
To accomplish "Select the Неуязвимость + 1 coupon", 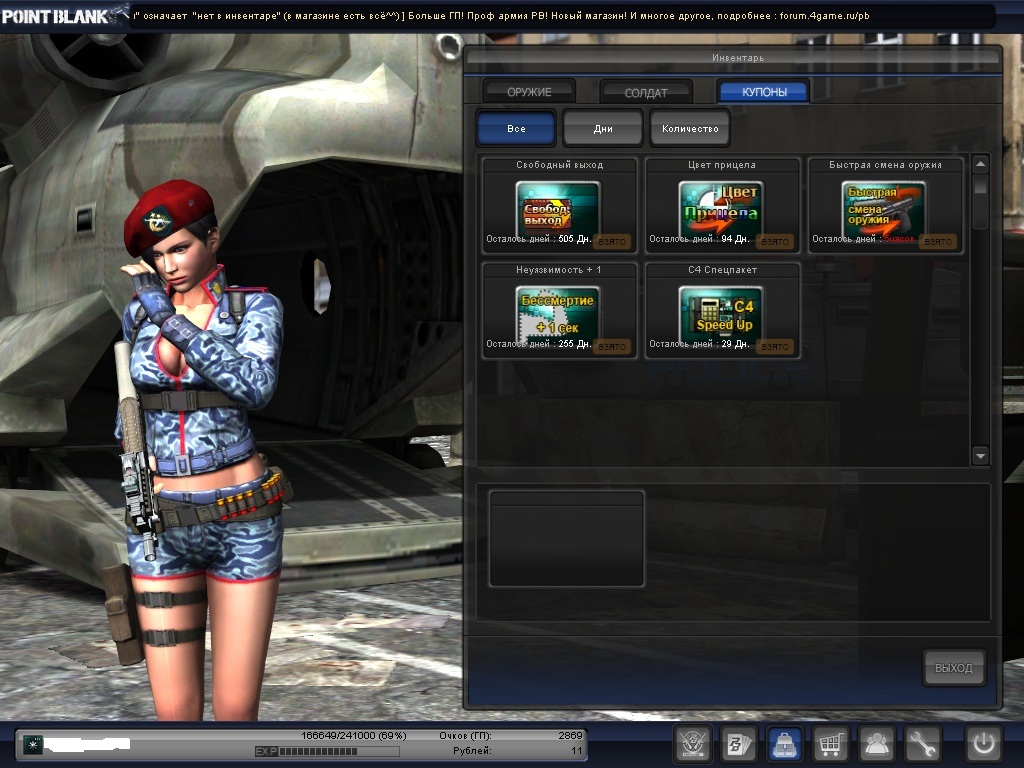I will tap(559, 314).
